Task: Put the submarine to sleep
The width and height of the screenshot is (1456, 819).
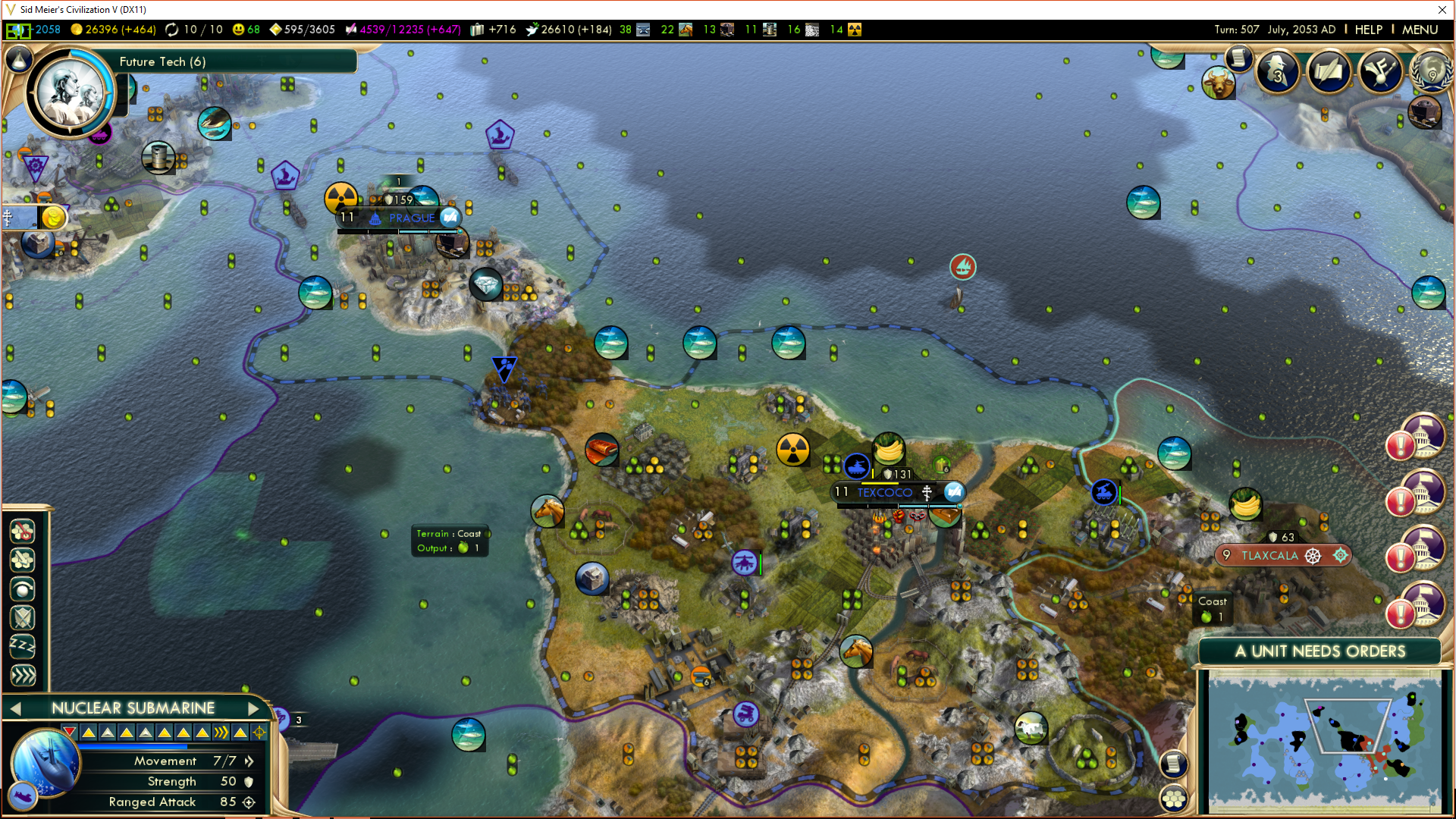Action: coord(23,645)
